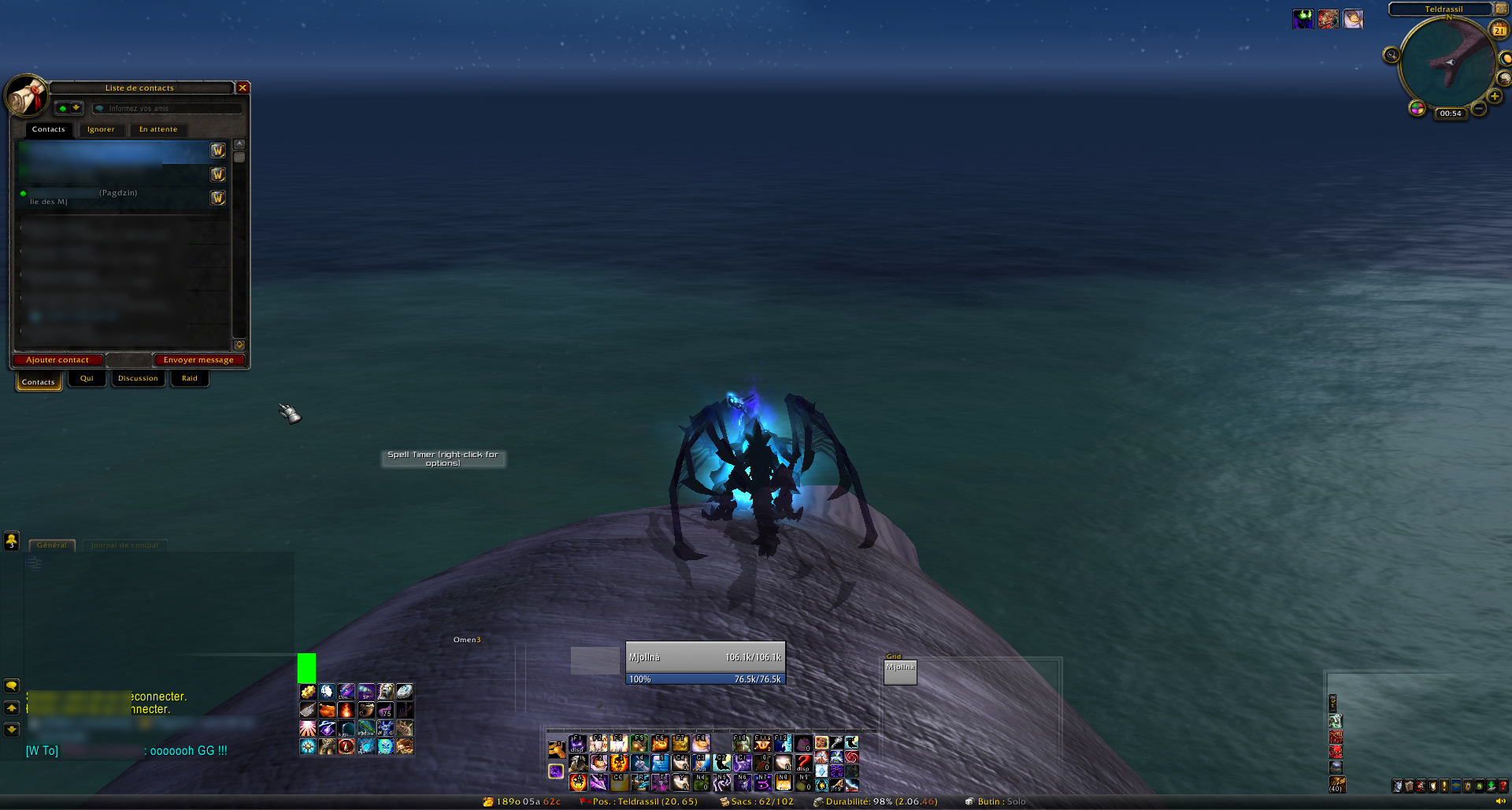Switch to the Ignorer tab
This screenshot has width=1512, height=810.
point(101,129)
